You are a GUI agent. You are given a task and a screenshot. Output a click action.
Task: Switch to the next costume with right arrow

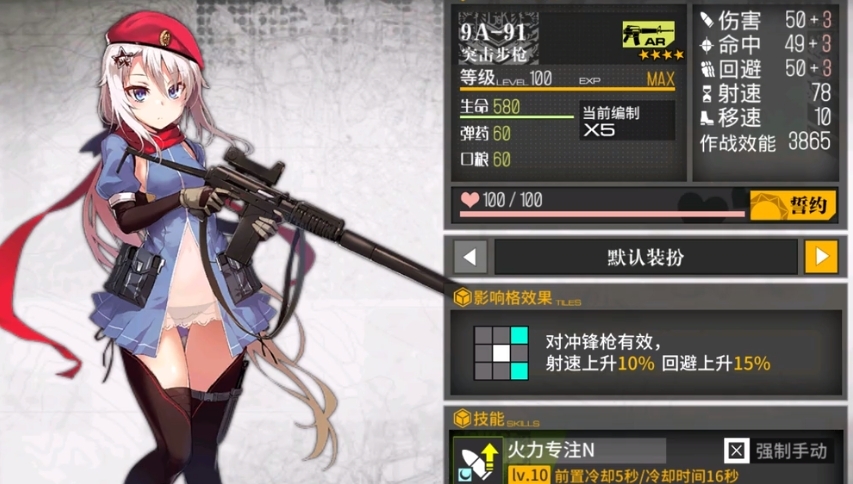[821, 257]
